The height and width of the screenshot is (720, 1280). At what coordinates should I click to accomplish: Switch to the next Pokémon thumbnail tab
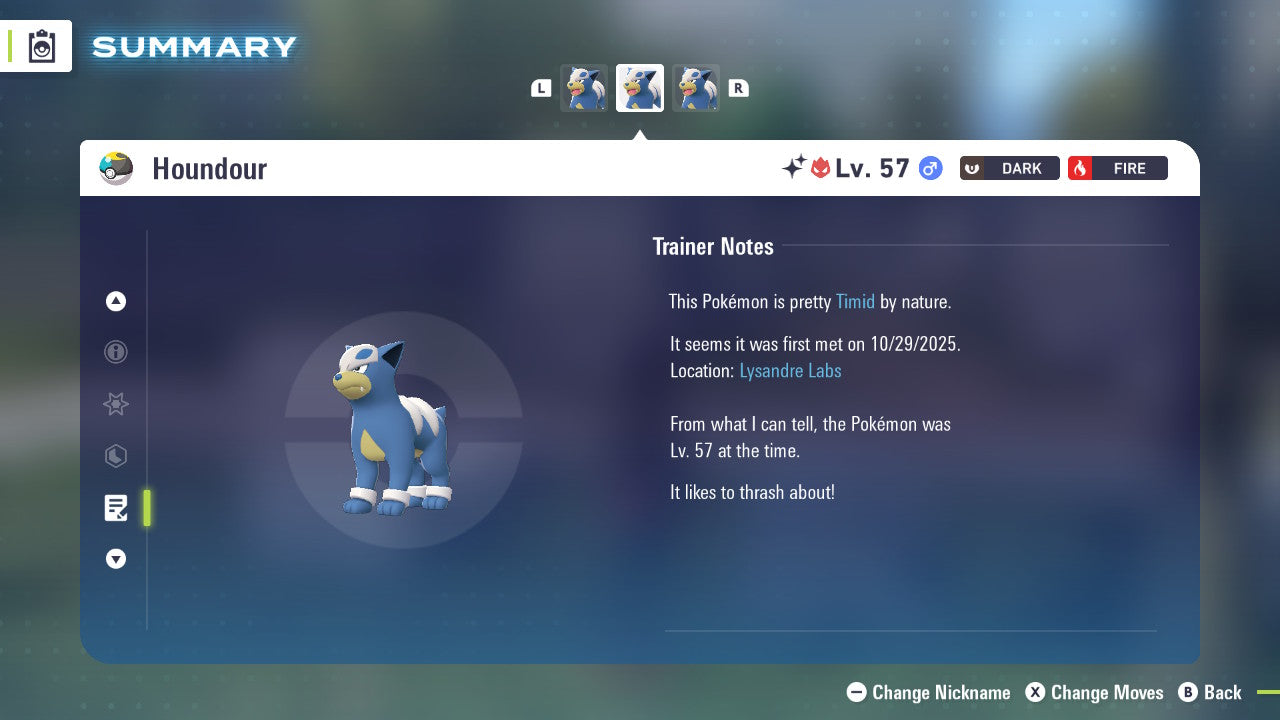696,88
